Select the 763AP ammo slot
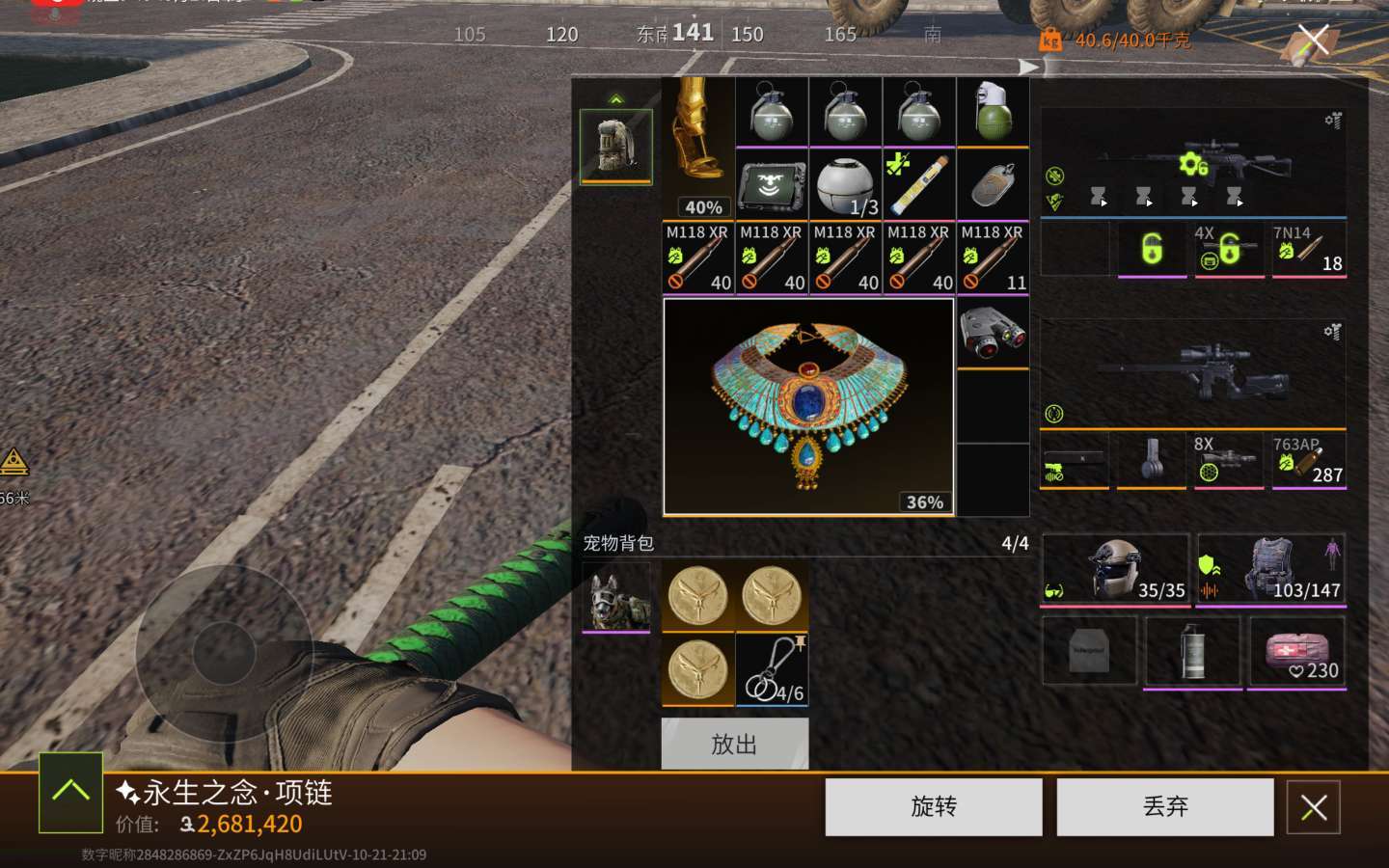Image resolution: width=1389 pixels, height=868 pixels. pyautogui.click(x=1308, y=461)
